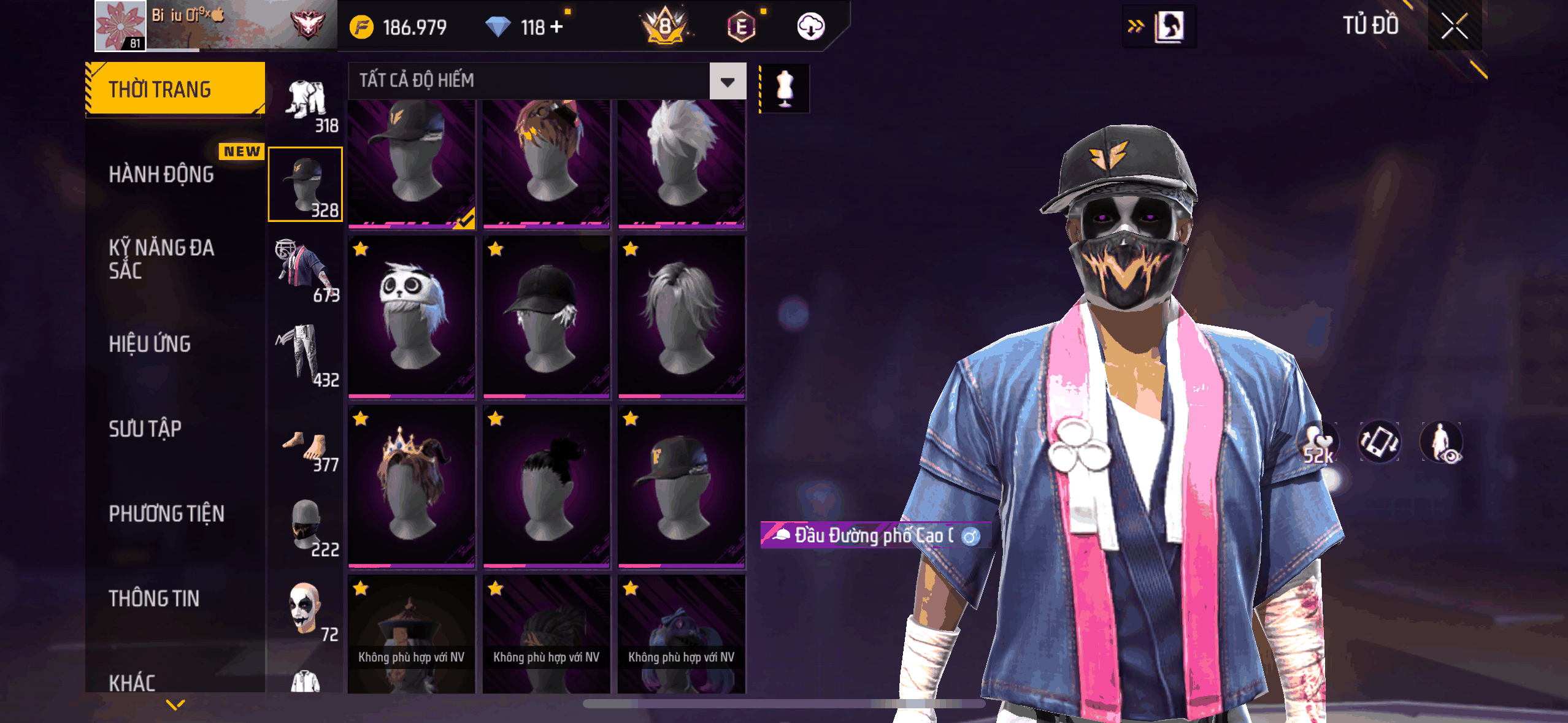The image size is (1568, 723).
Task: Open the HÀNH ĐỘNG tab
Action: coord(161,175)
